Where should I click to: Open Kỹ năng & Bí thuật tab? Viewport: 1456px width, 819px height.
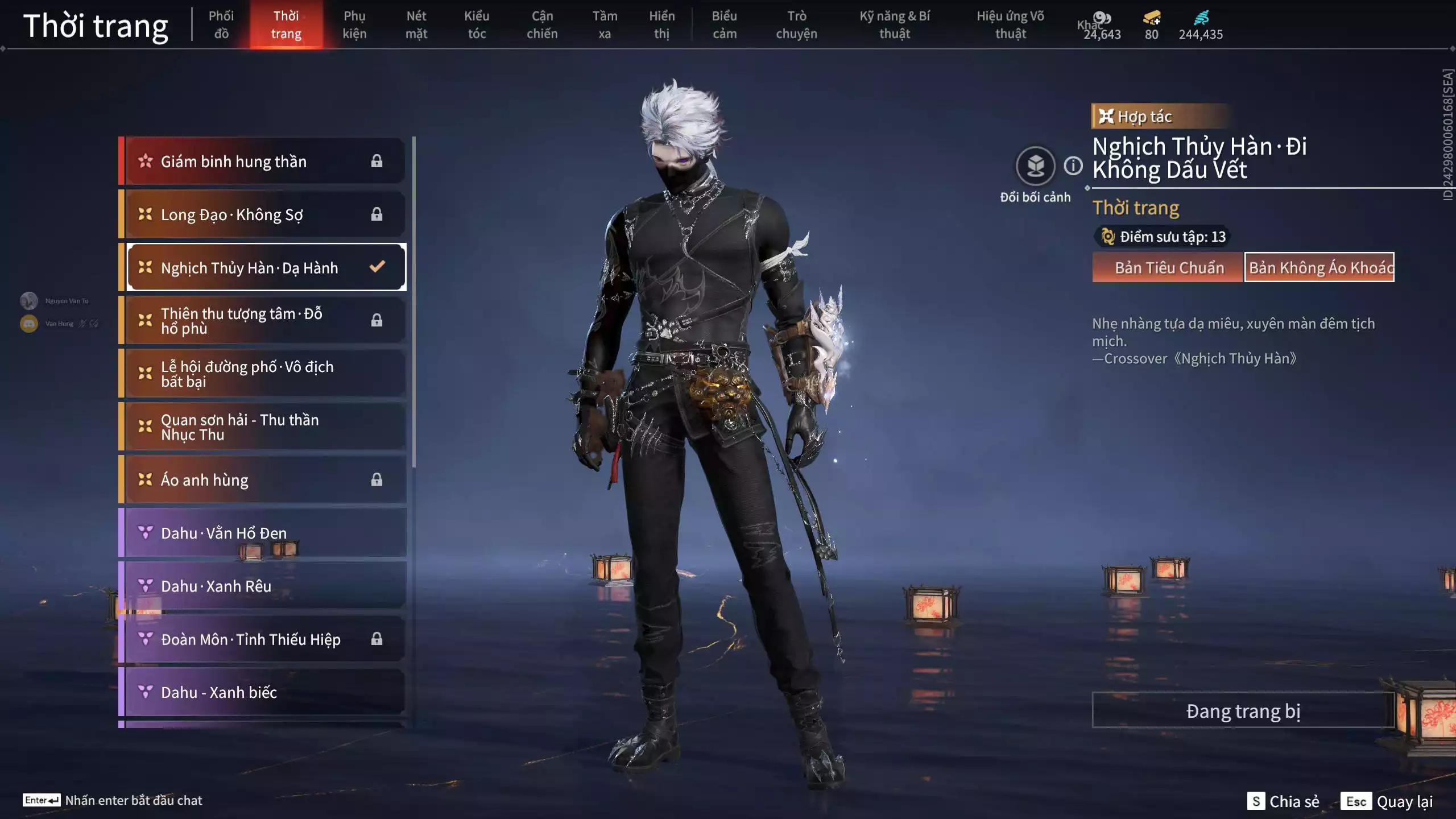coord(895,25)
